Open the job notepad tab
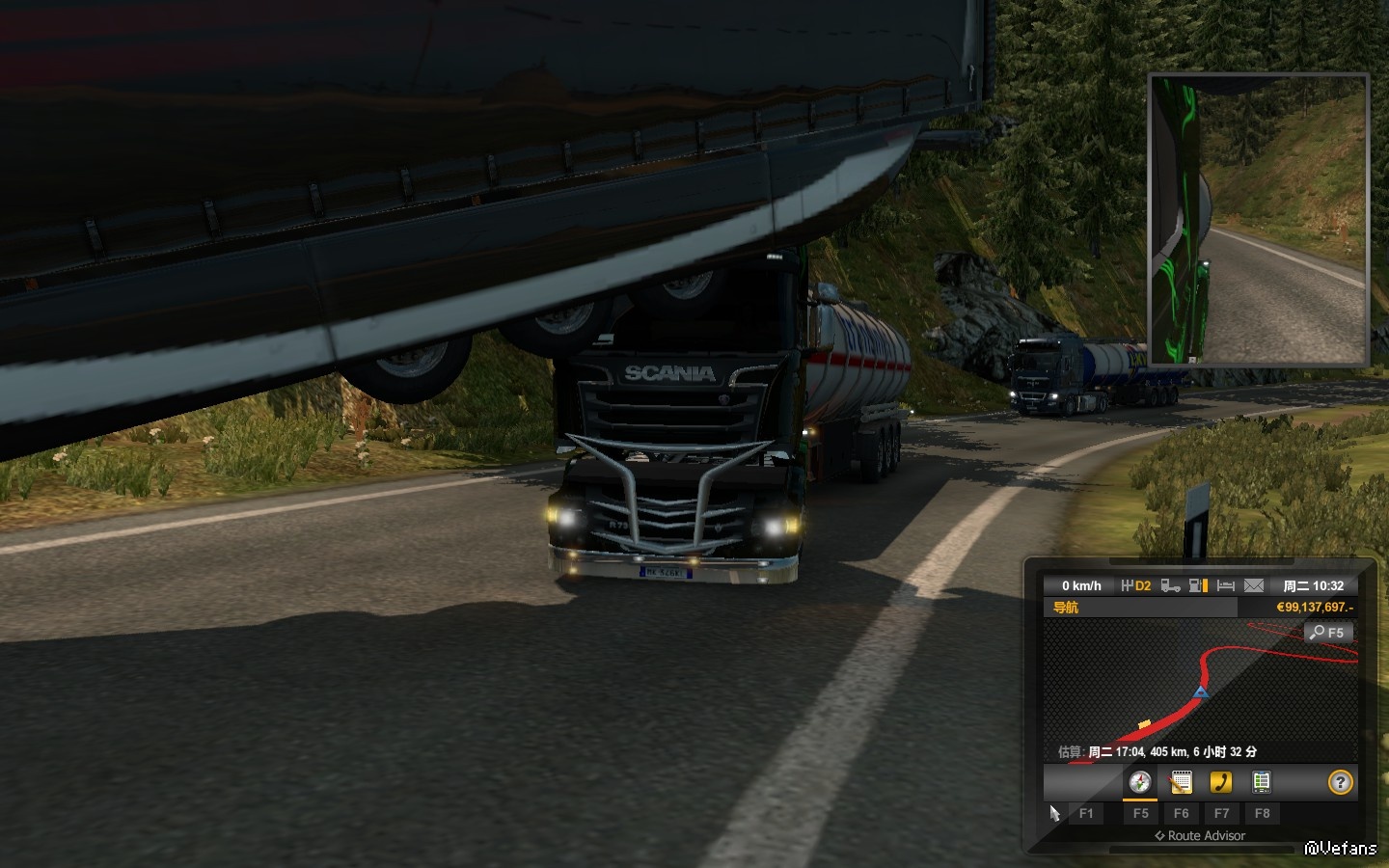Image resolution: width=1389 pixels, height=868 pixels. click(1181, 782)
